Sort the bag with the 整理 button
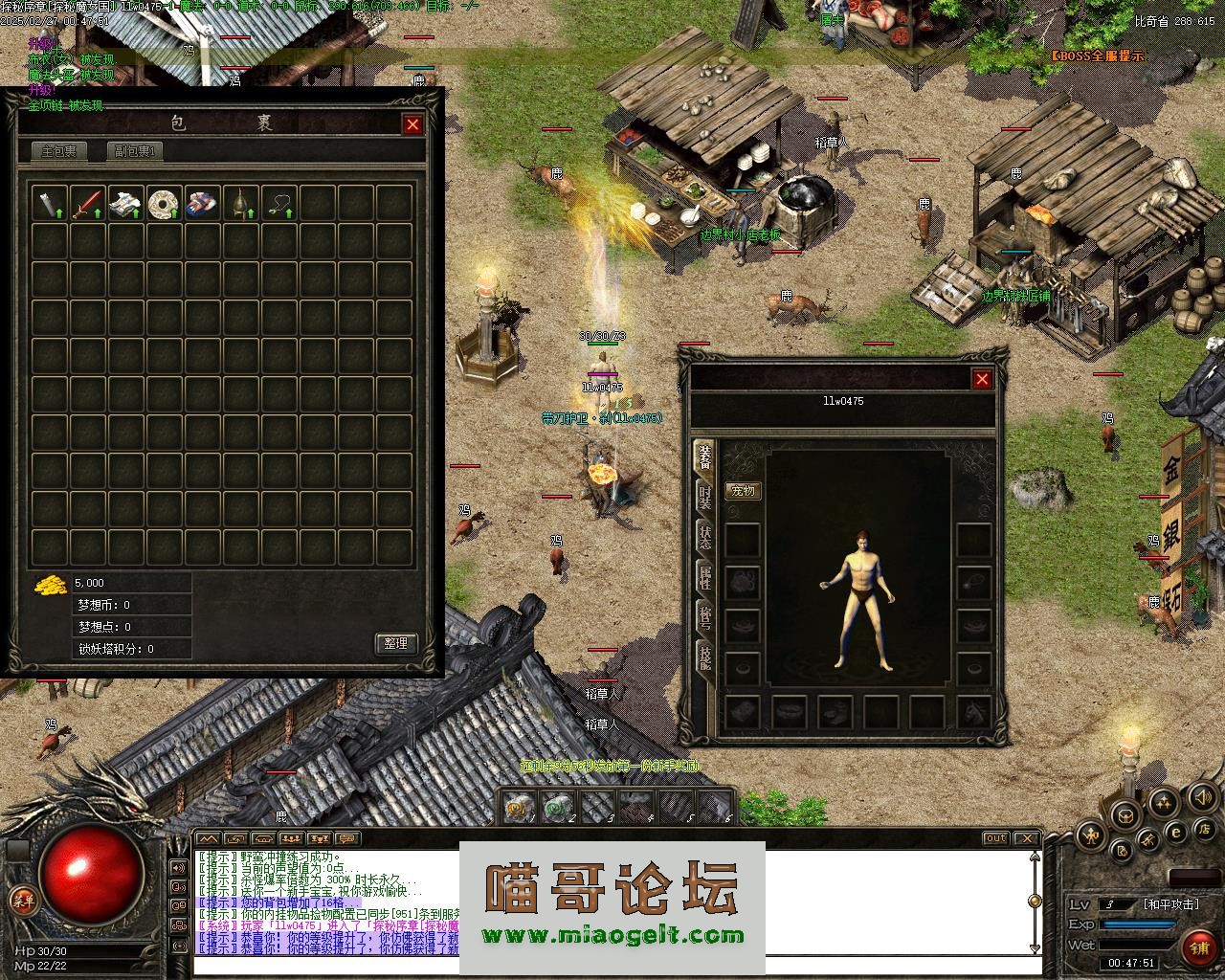 395,643
